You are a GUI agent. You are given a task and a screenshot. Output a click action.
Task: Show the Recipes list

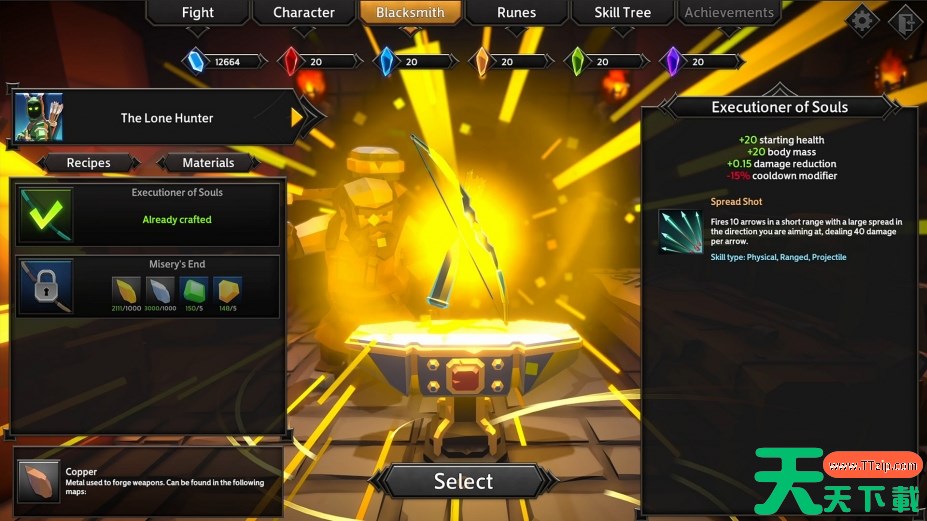coord(89,163)
